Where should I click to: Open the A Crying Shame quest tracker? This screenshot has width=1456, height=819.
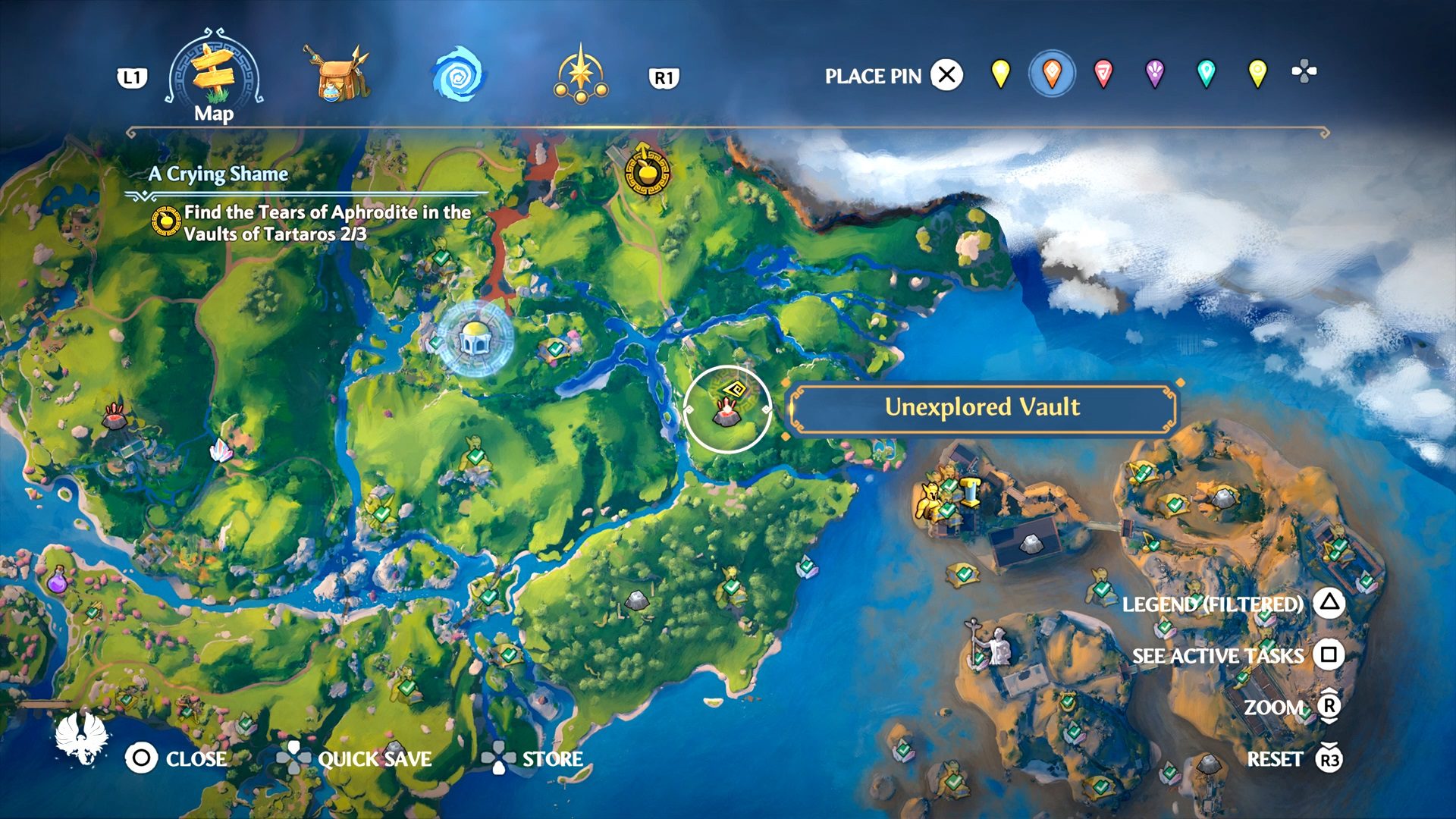(x=219, y=174)
